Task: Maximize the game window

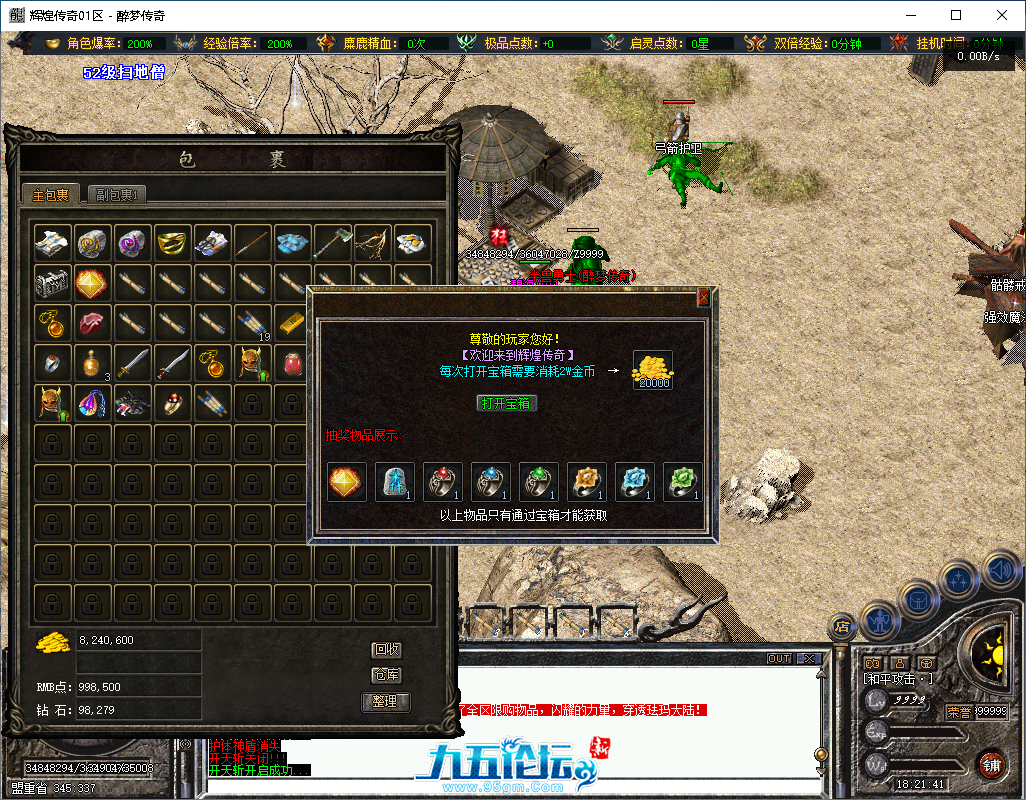Action: [956, 15]
